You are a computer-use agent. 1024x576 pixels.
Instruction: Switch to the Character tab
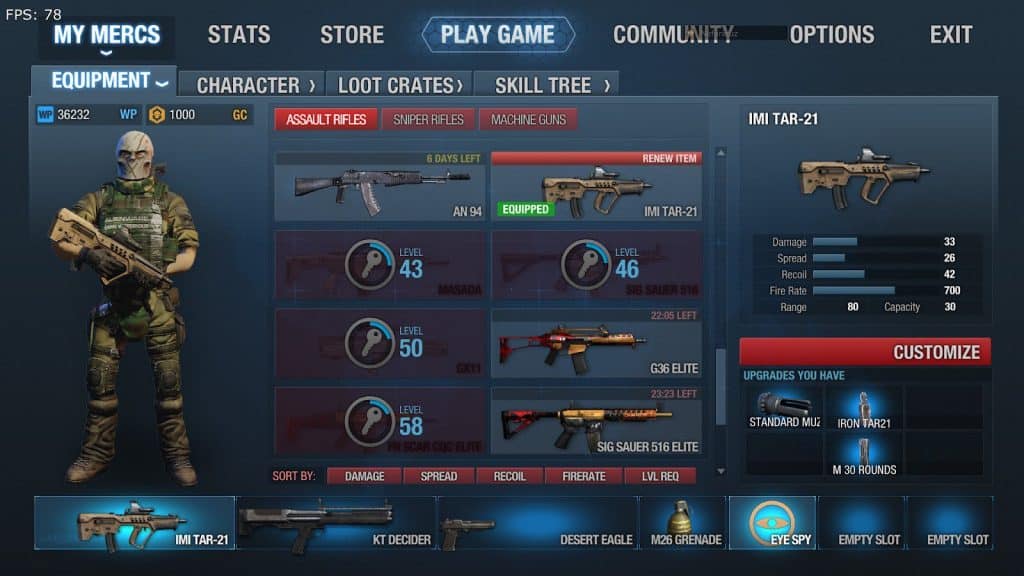coord(255,85)
